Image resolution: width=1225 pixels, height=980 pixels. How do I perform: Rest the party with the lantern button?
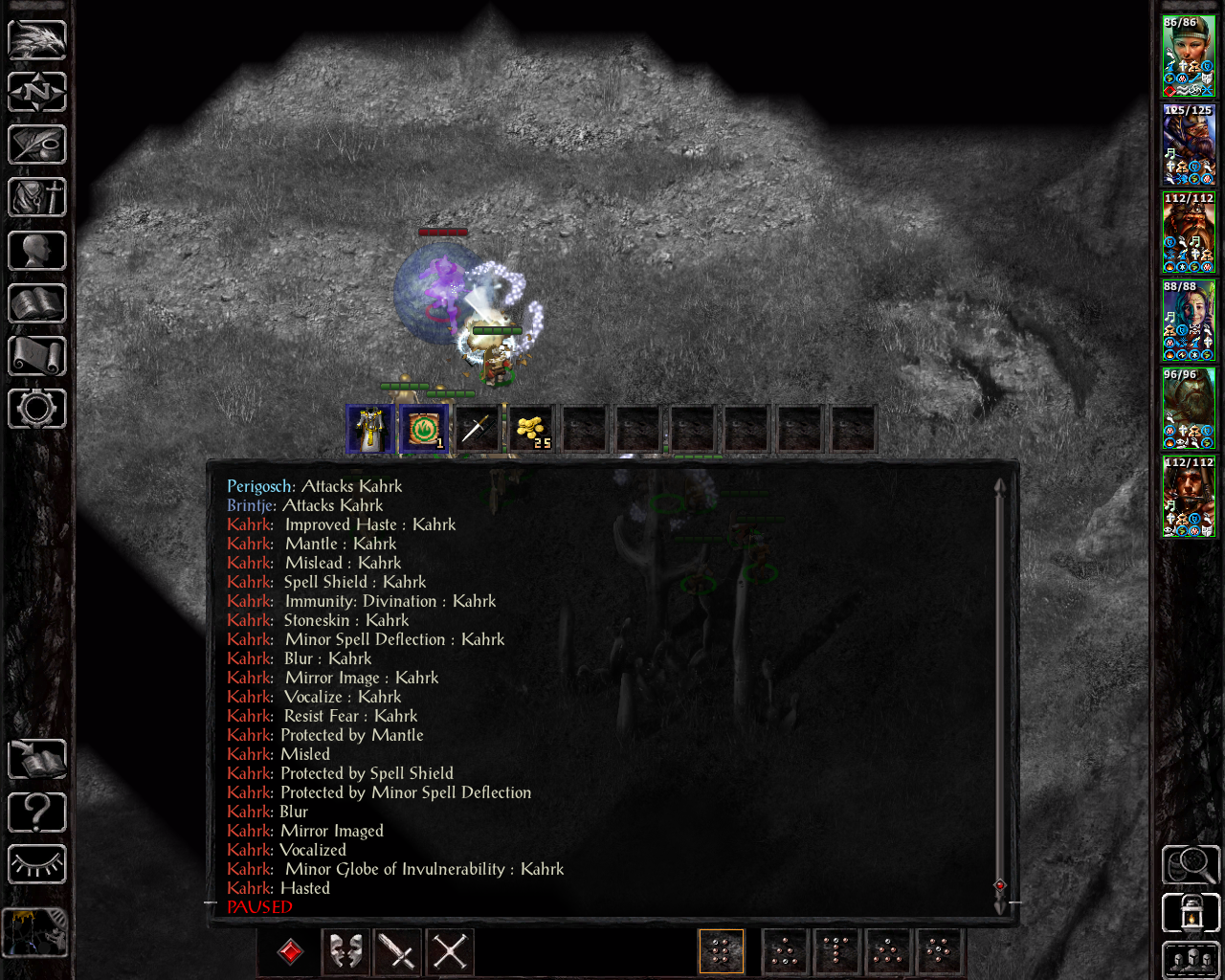[1190, 912]
